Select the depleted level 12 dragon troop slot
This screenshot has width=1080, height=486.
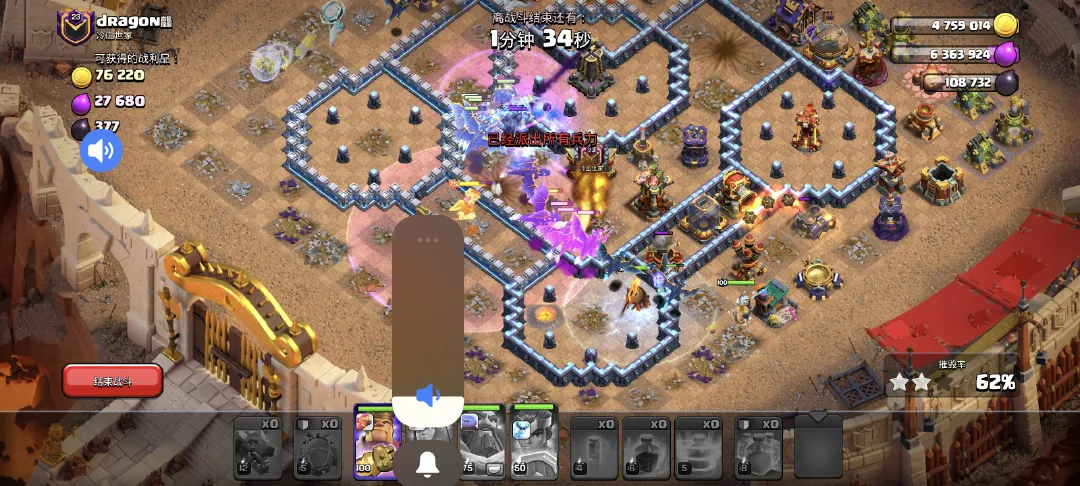257,446
